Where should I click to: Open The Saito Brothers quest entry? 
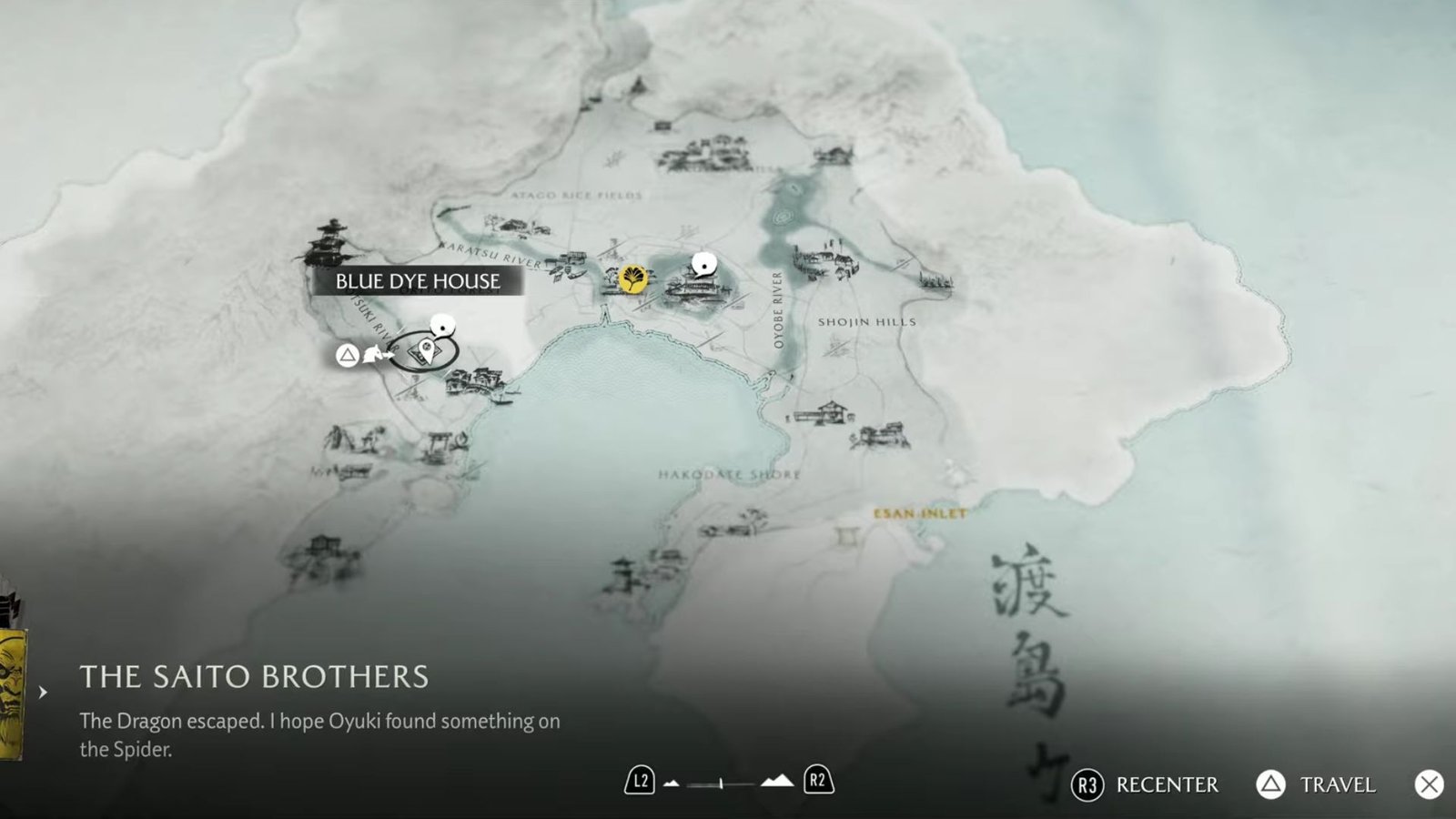(254, 677)
